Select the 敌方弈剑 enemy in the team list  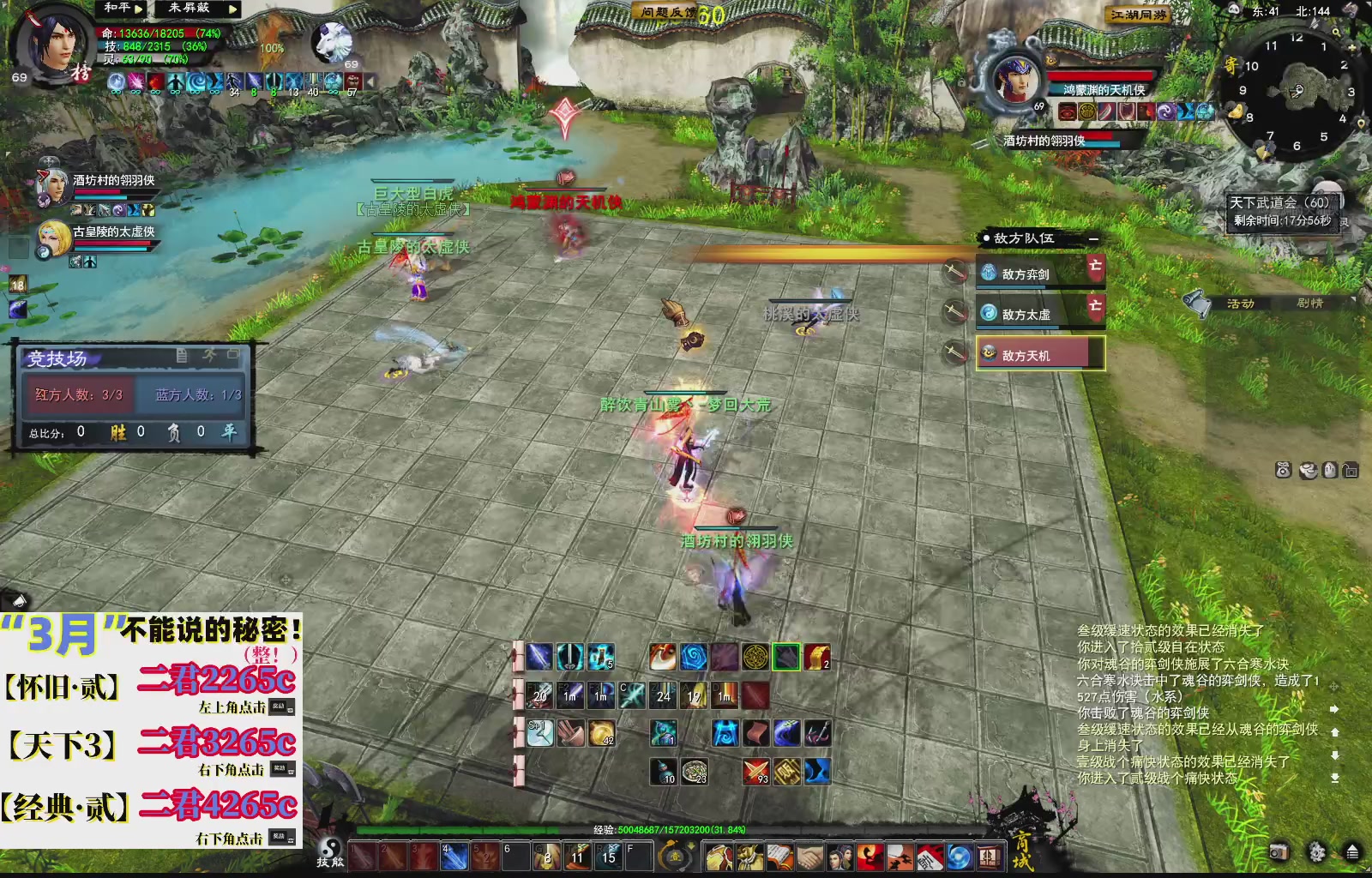click(x=1027, y=274)
